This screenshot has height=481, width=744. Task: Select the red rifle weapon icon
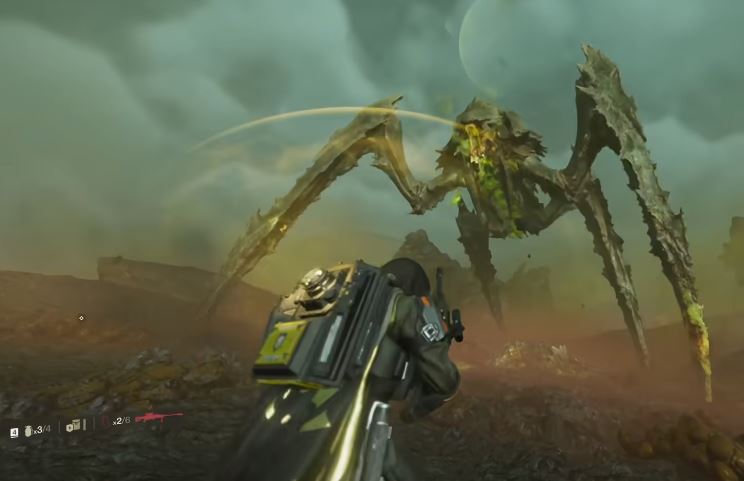[x=158, y=417]
